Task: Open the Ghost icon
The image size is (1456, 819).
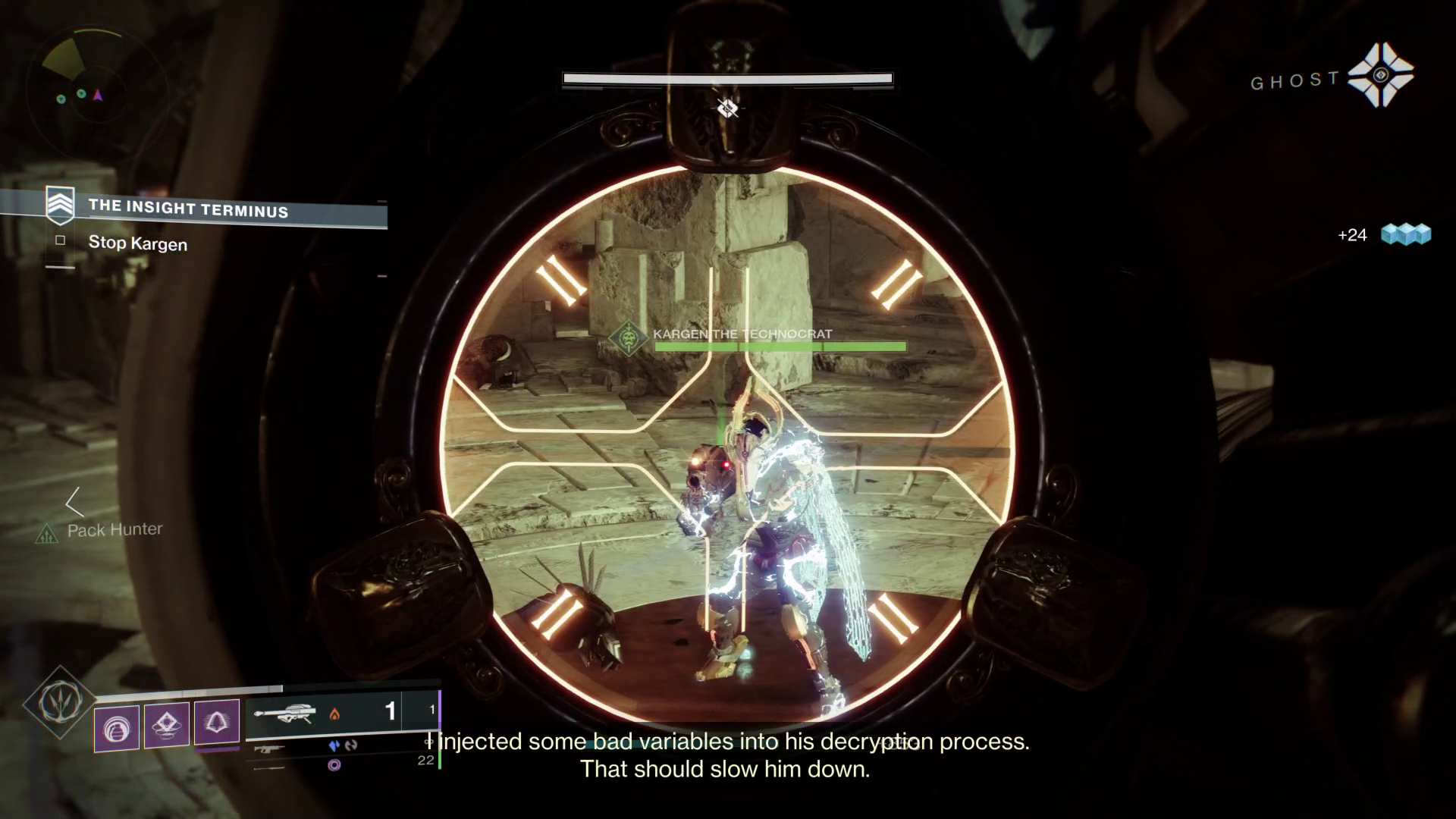Action: coord(1380,76)
